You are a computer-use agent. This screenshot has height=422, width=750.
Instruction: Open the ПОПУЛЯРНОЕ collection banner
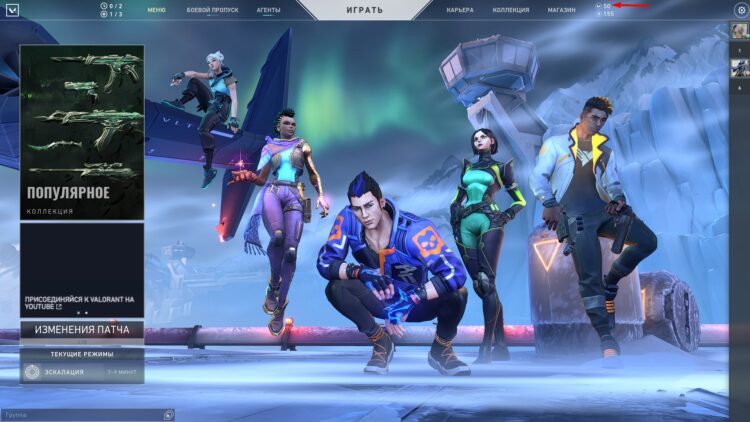(x=82, y=131)
